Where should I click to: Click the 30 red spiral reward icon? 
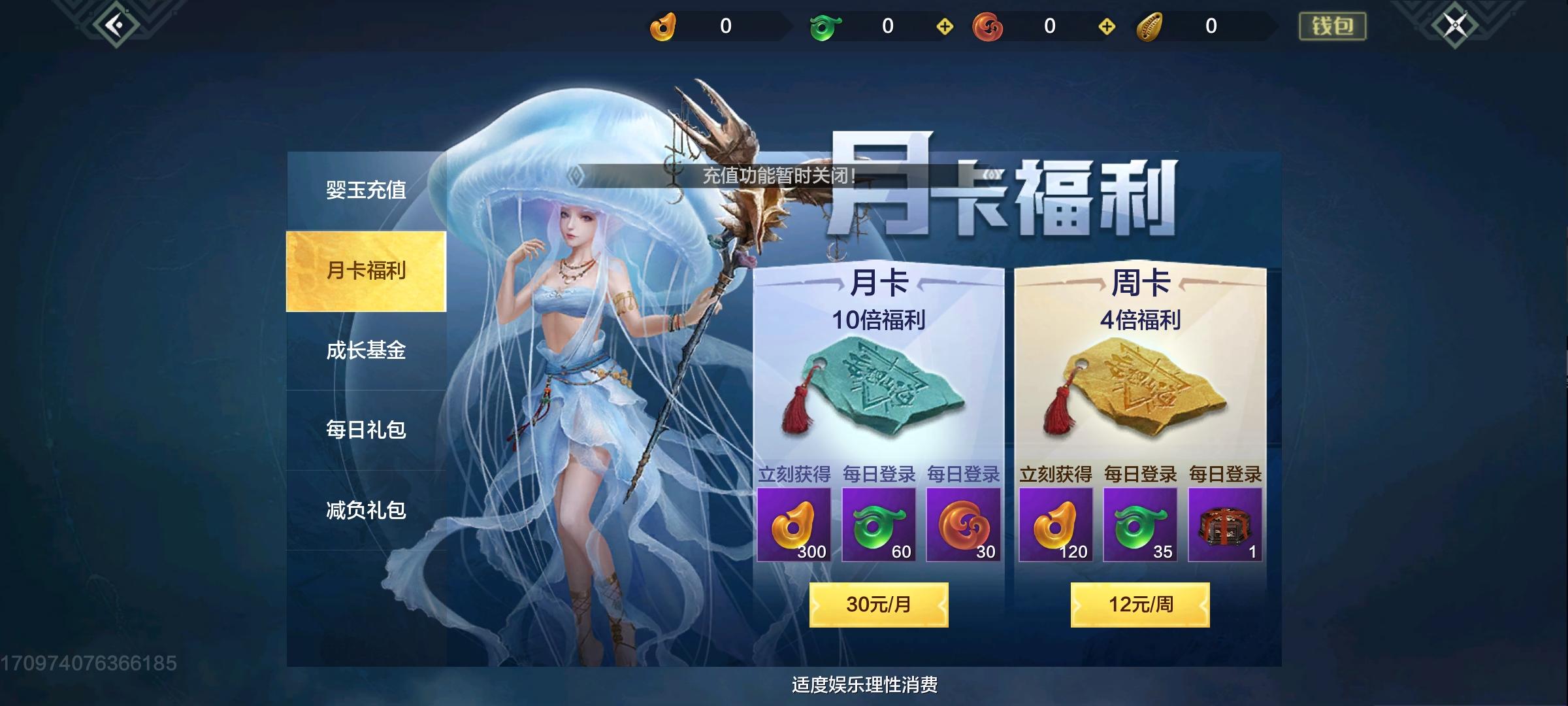pos(966,525)
